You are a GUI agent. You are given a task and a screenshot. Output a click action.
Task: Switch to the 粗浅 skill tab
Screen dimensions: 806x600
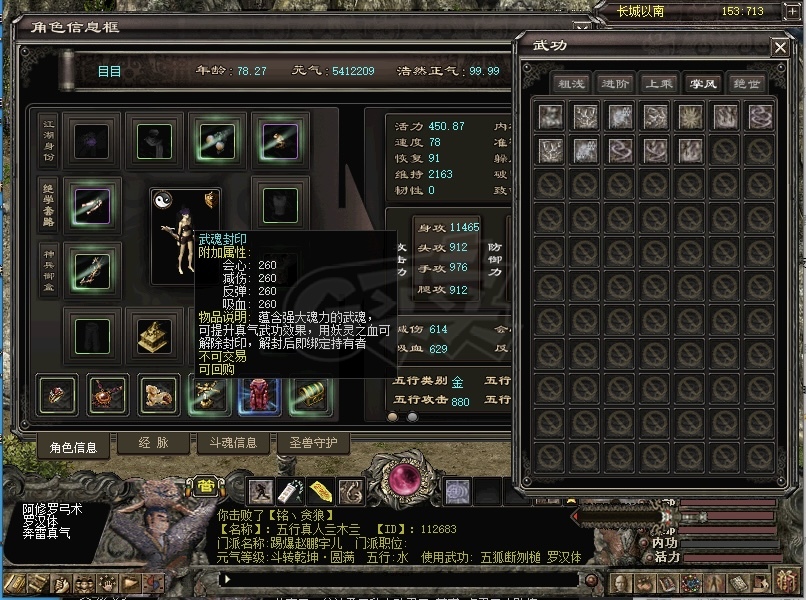pos(571,84)
